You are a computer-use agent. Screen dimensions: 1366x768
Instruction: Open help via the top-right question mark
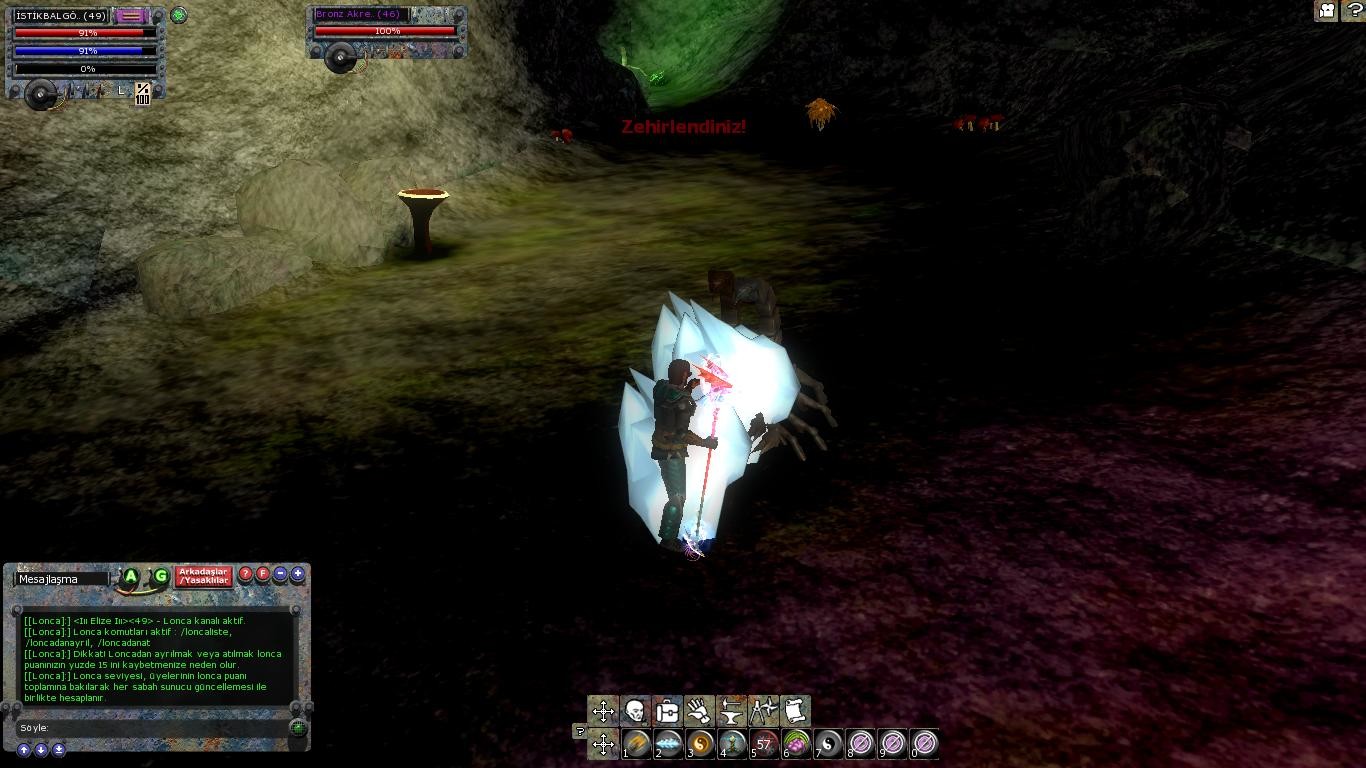pyautogui.click(x=1354, y=11)
